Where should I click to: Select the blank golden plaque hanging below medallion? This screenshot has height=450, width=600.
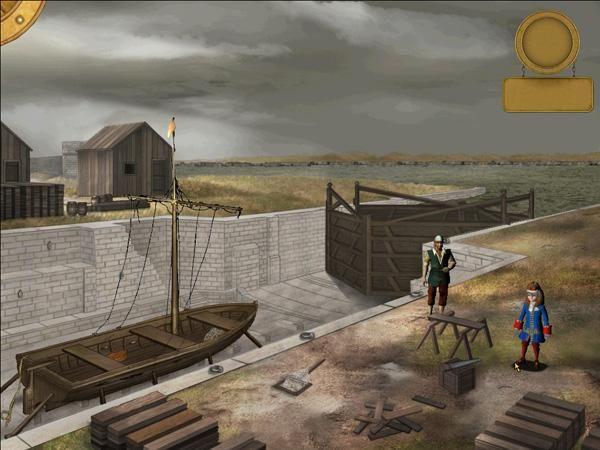pyautogui.click(x=548, y=95)
